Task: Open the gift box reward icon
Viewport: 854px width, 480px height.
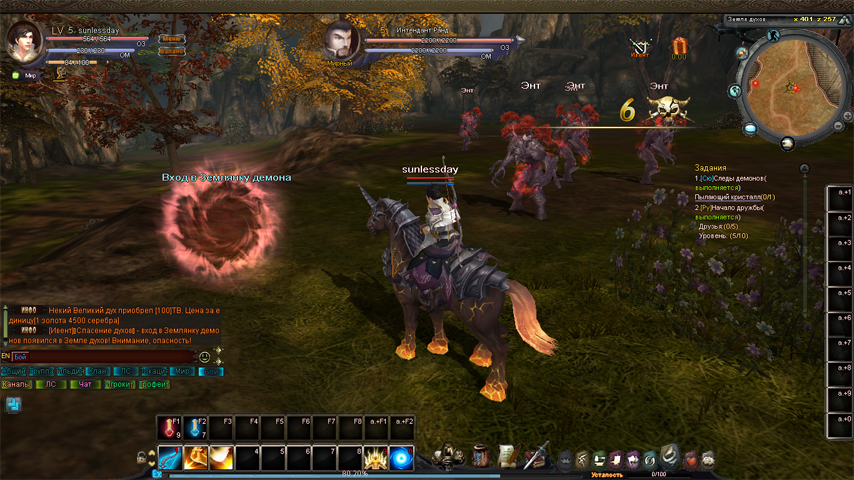Action: point(680,46)
